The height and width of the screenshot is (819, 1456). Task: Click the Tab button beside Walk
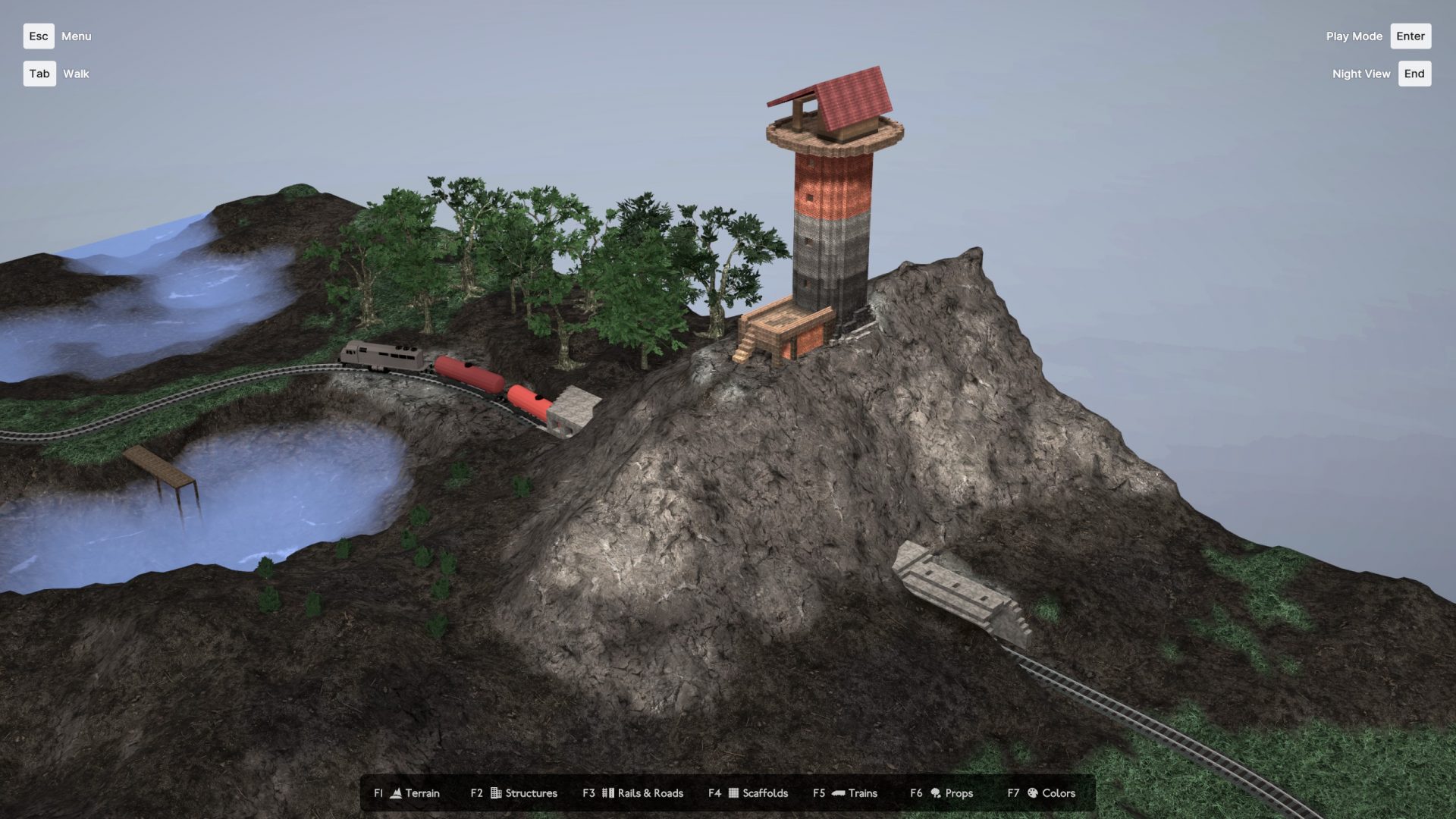pyautogui.click(x=39, y=74)
